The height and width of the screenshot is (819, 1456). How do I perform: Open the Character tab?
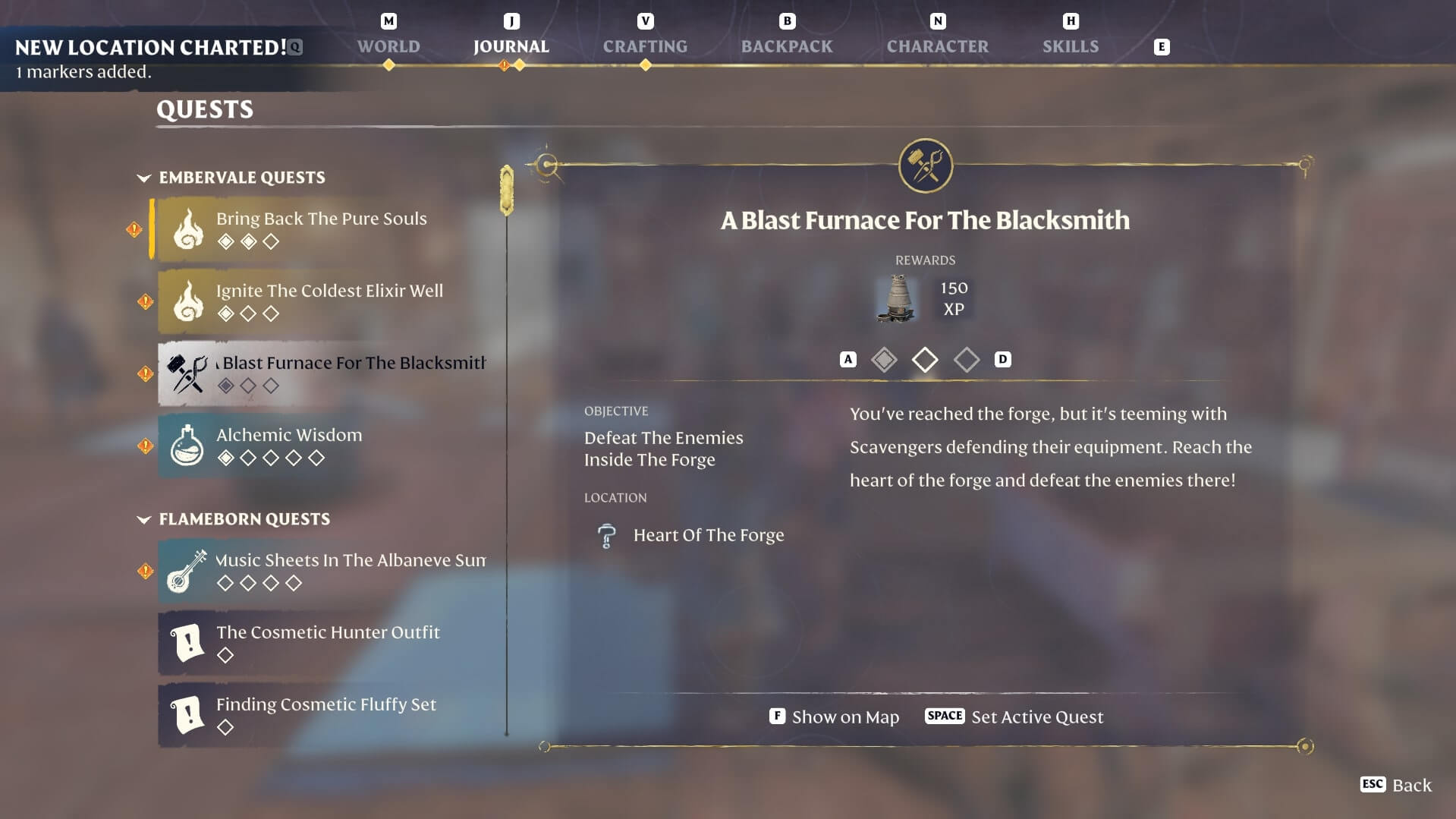937,46
